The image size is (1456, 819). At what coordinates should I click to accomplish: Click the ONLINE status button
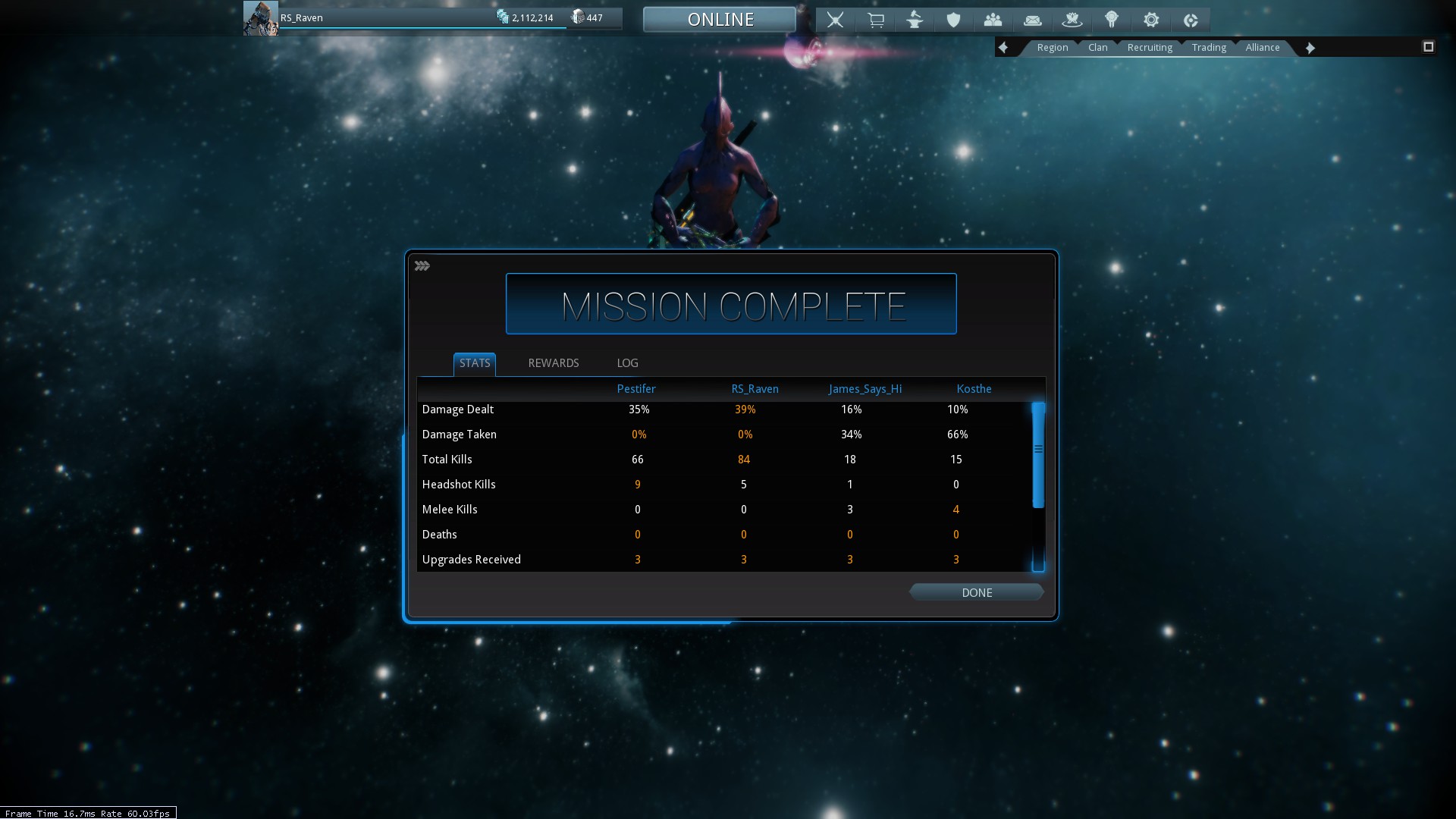tap(720, 19)
